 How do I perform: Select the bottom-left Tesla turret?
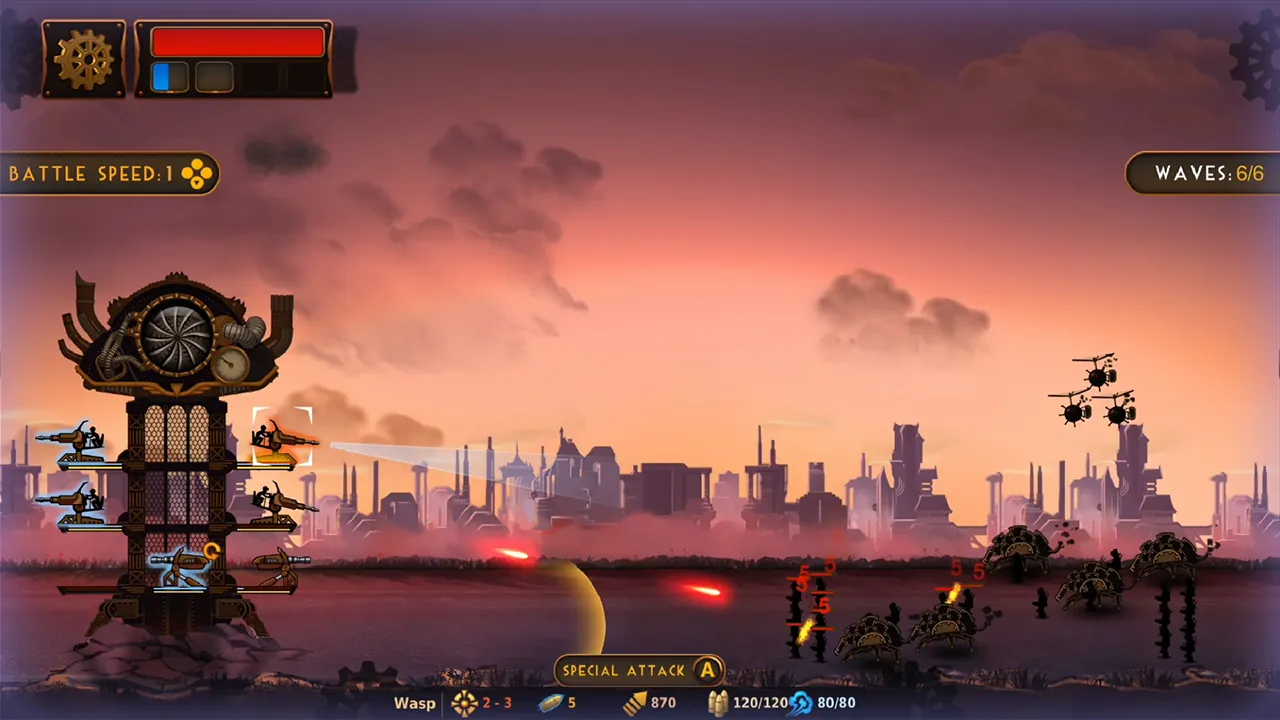[180, 563]
